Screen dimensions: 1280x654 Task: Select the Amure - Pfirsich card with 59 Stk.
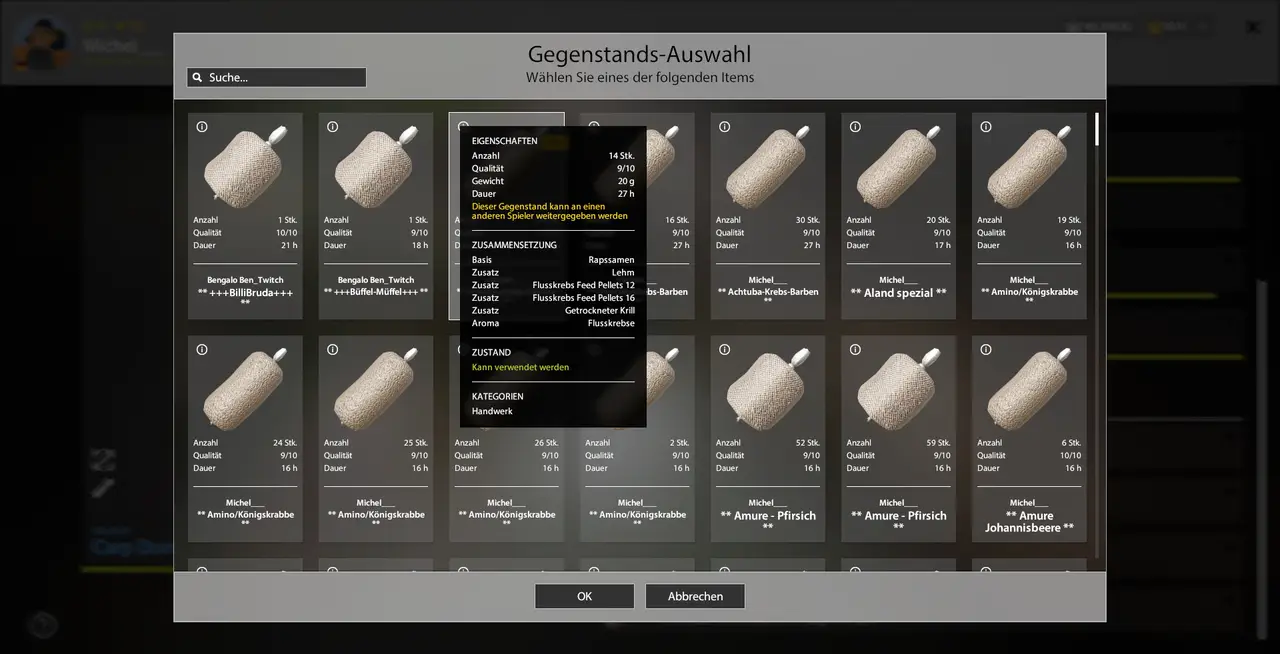click(x=898, y=438)
